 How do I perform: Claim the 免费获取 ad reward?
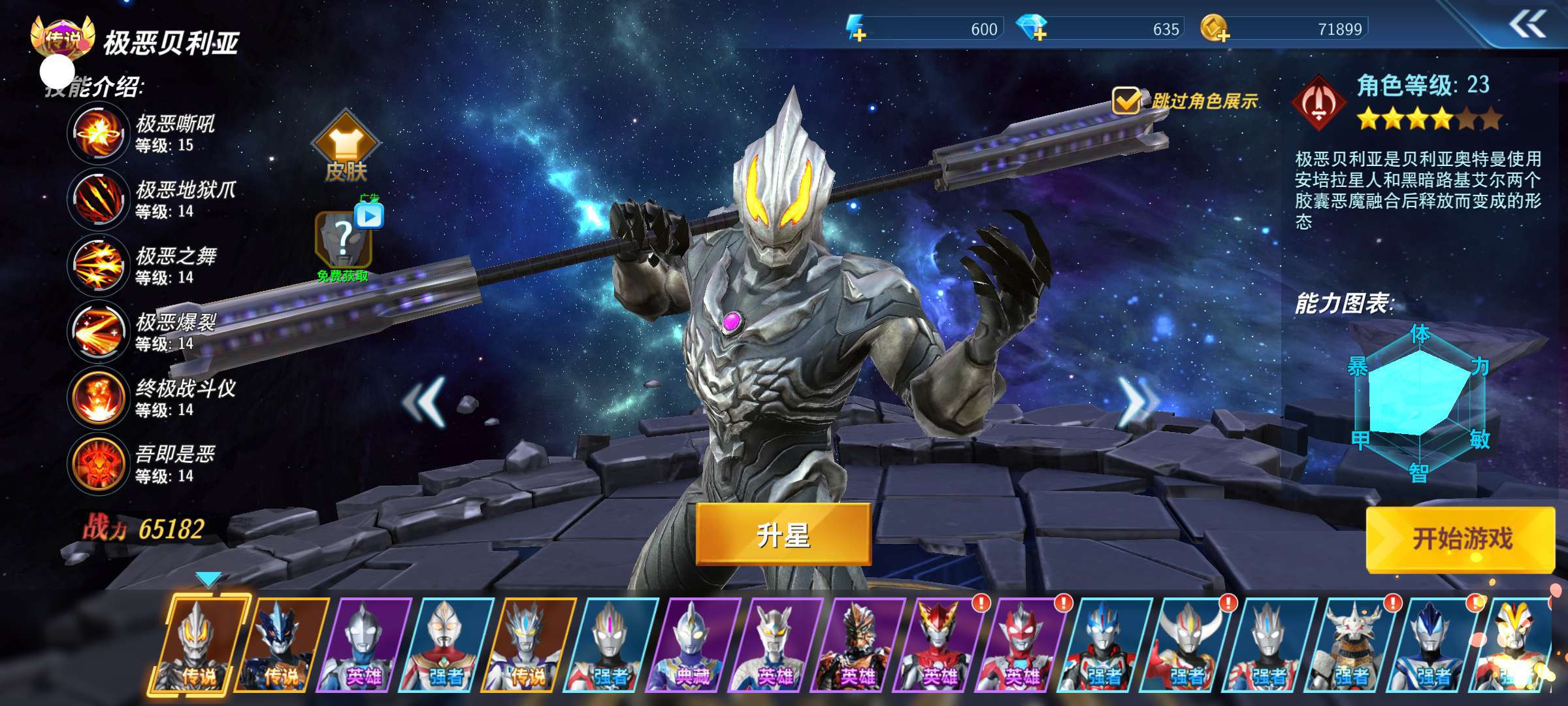pyautogui.click(x=344, y=242)
